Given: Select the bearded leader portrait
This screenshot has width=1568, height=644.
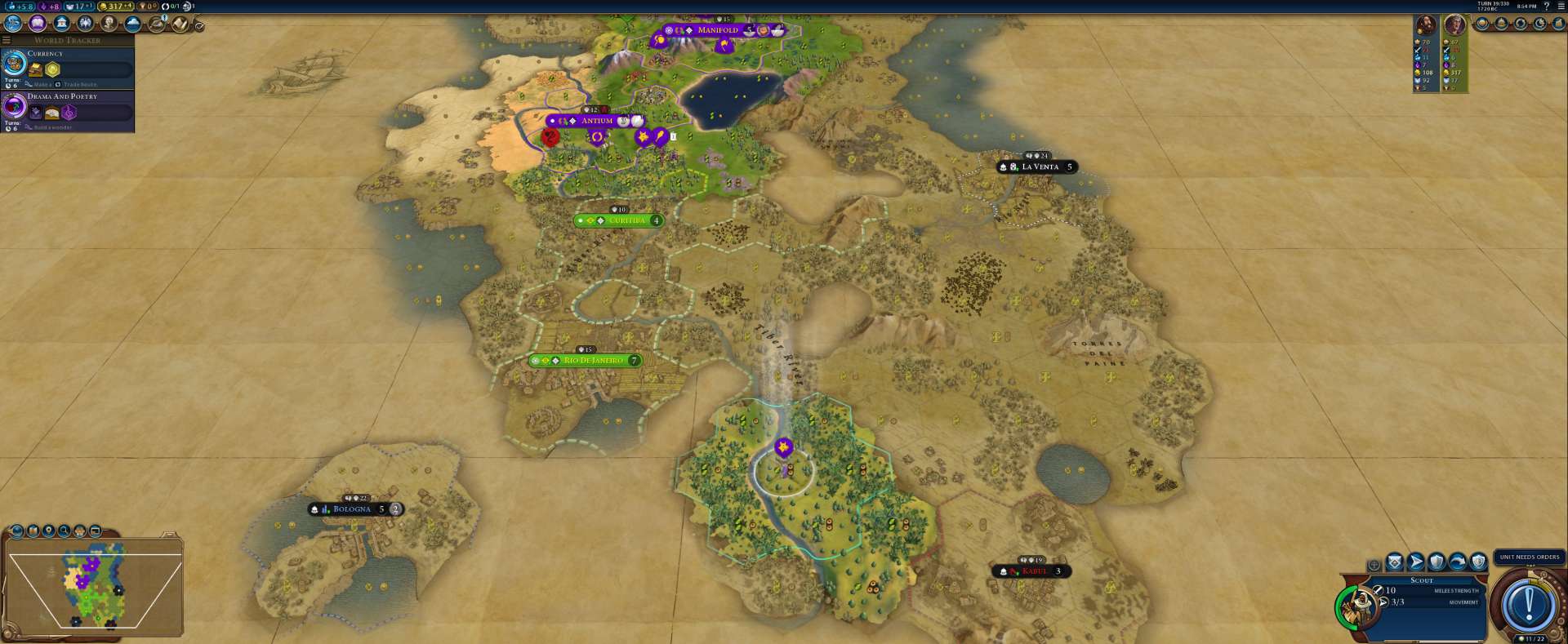Looking at the screenshot, I should tap(1426, 25).
